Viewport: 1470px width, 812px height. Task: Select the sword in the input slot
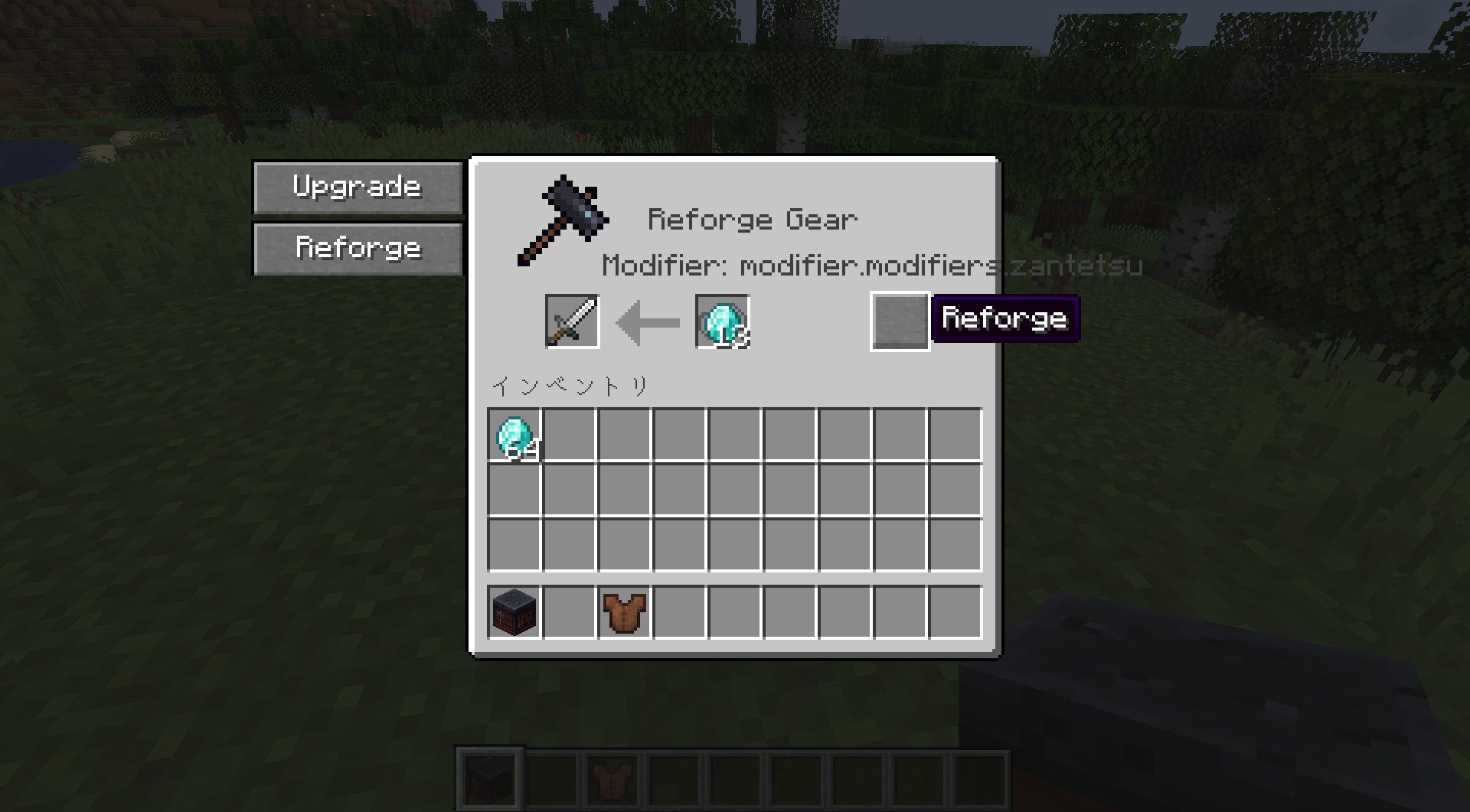[x=573, y=320]
